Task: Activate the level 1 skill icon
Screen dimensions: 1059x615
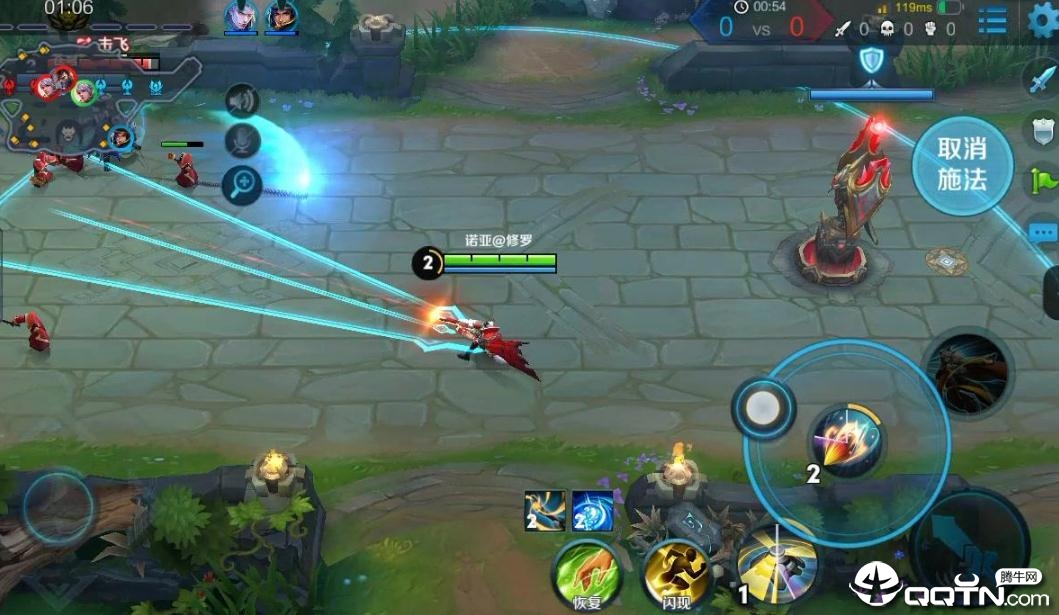Action: pyautogui.click(x=776, y=565)
